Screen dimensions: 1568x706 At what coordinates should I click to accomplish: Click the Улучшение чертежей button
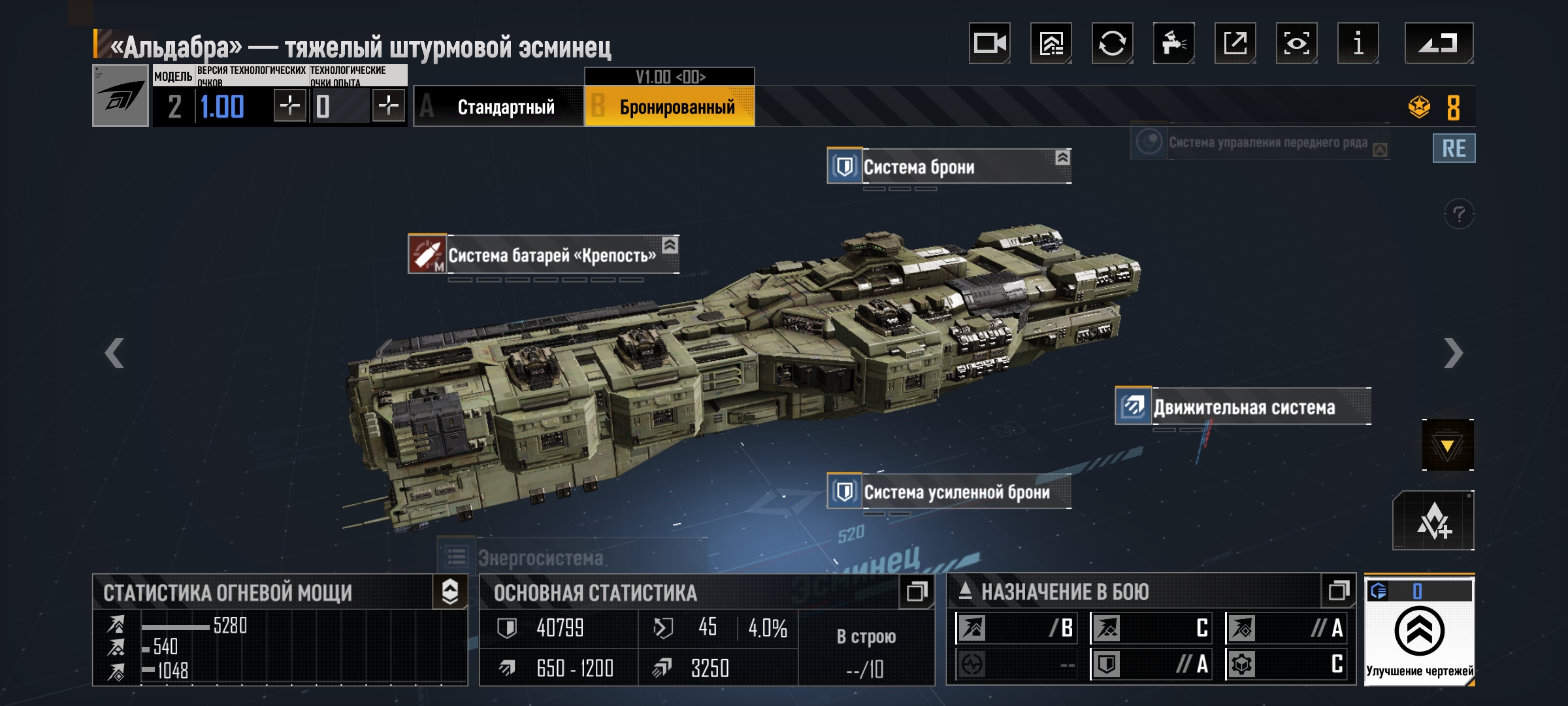(1419, 632)
